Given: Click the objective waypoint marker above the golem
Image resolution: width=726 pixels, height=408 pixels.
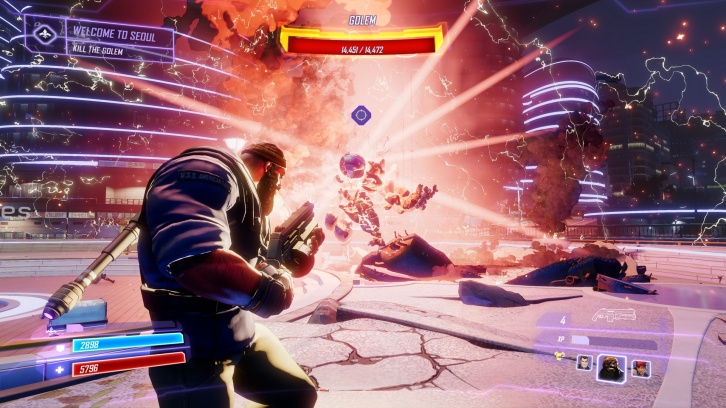Looking at the screenshot, I should click(361, 115).
